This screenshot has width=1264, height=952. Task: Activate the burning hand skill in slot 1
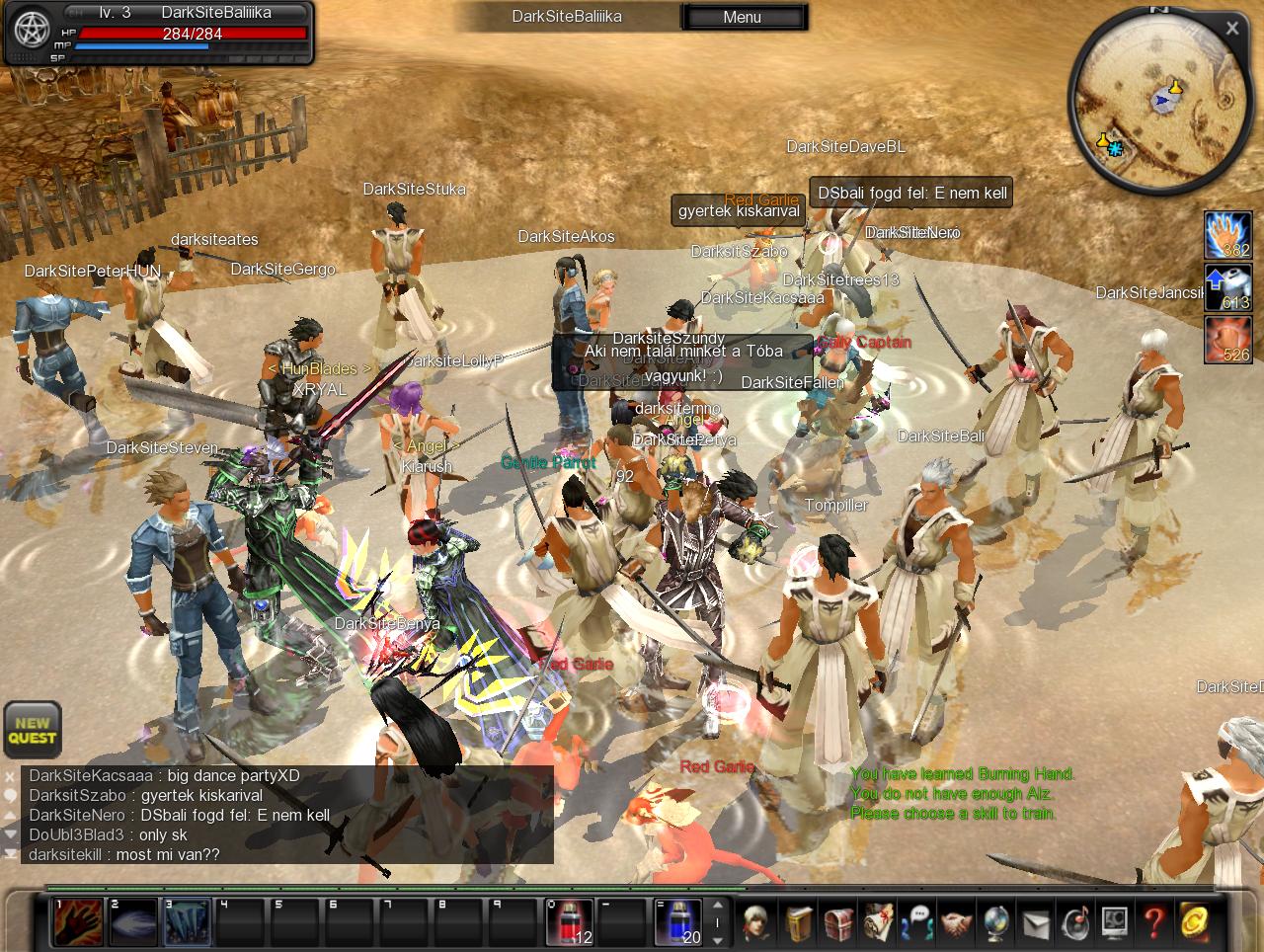pyautogui.click(x=78, y=921)
